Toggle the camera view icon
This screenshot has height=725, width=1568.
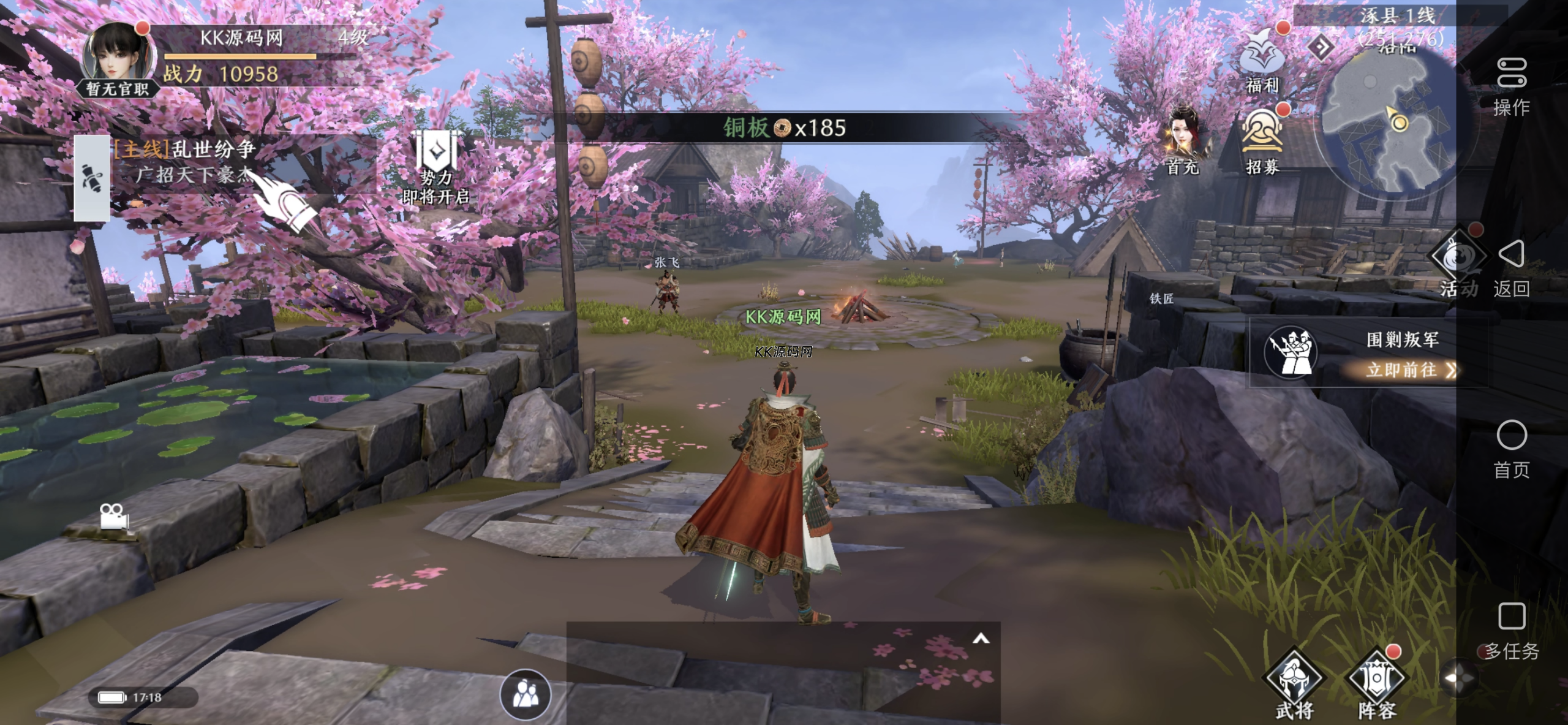[114, 516]
